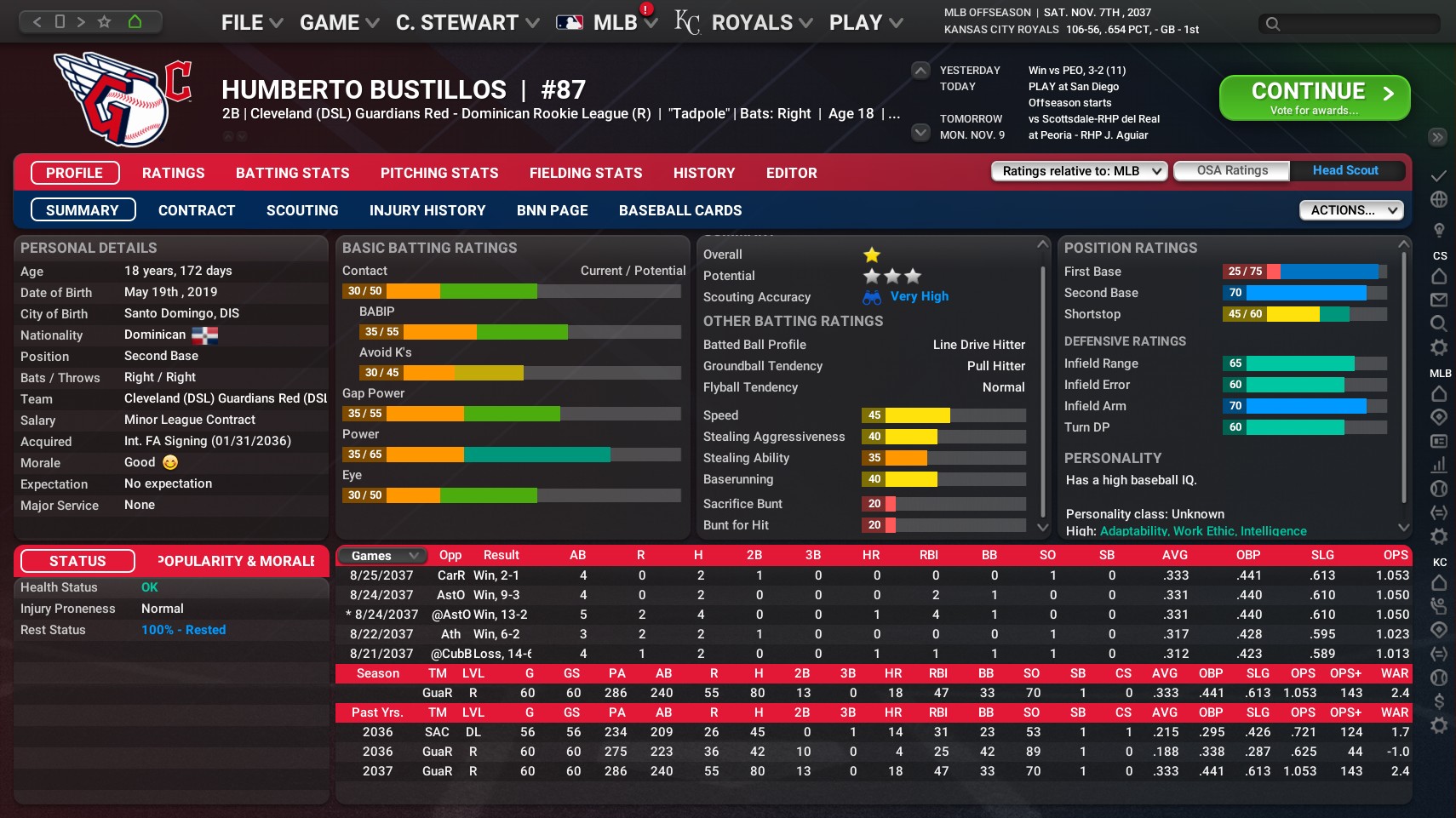Switch scouting view to Head Scout
1456x818 pixels.
coord(1345,170)
